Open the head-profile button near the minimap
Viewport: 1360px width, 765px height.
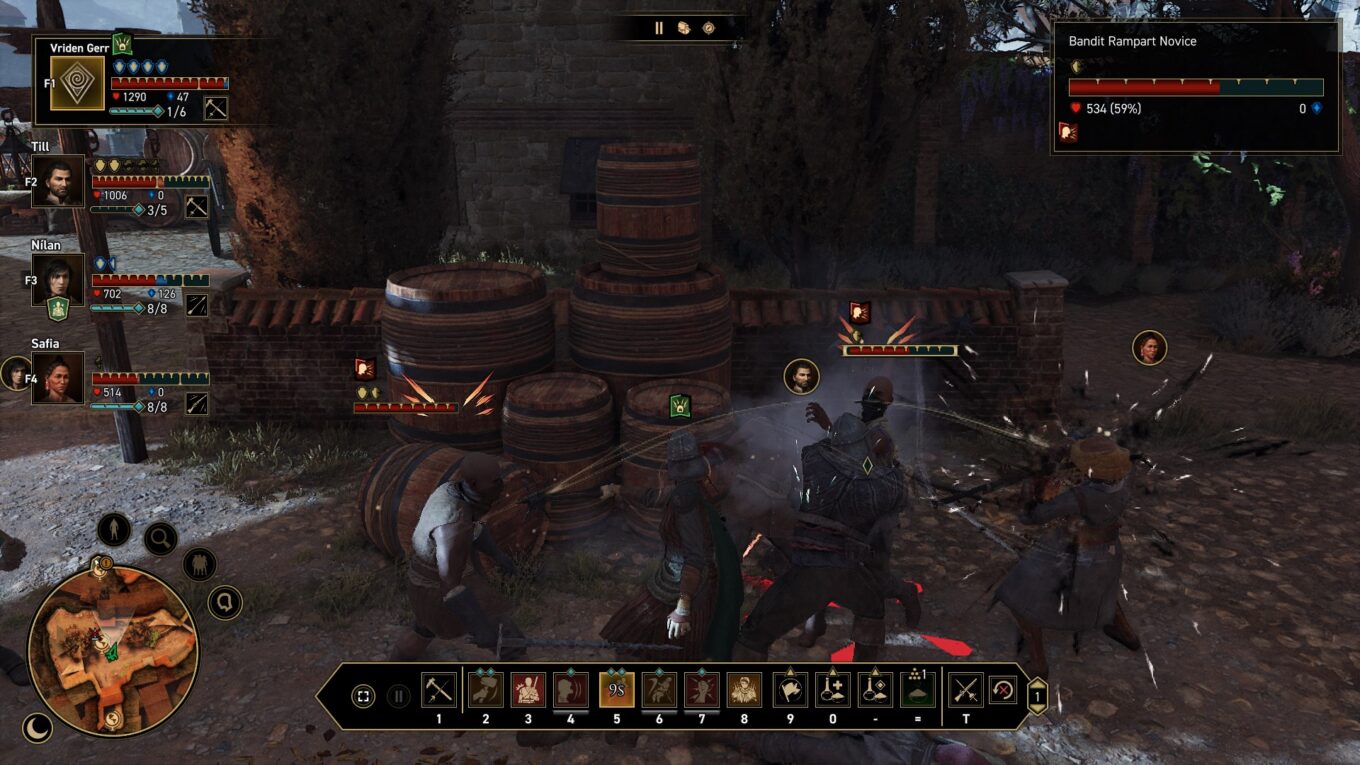tap(225, 602)
